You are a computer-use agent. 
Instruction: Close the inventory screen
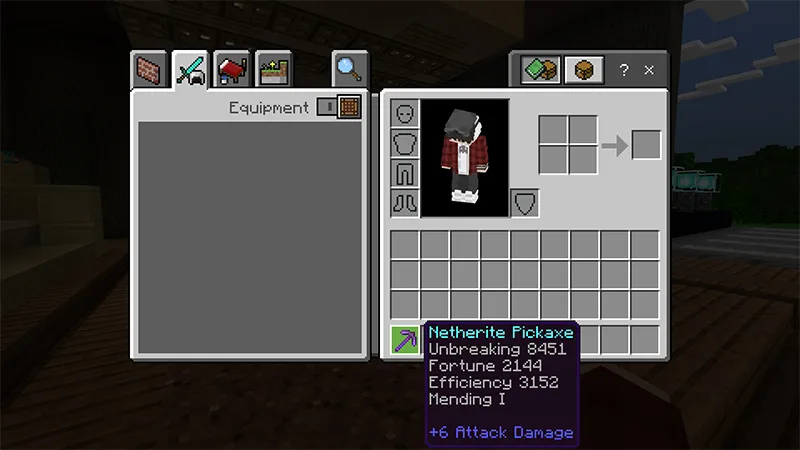[x=649, y=70]
